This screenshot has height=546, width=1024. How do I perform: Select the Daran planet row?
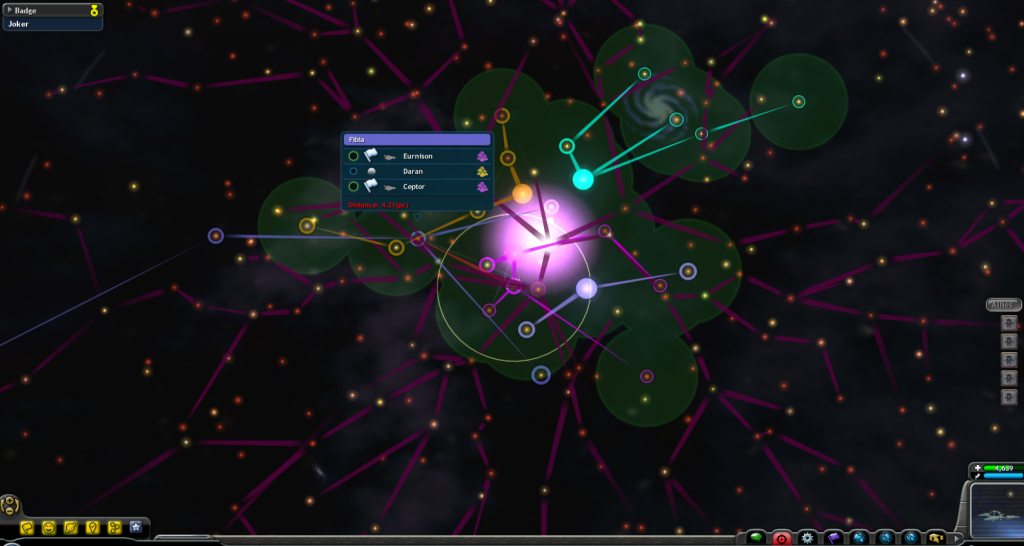pos(417,171)
